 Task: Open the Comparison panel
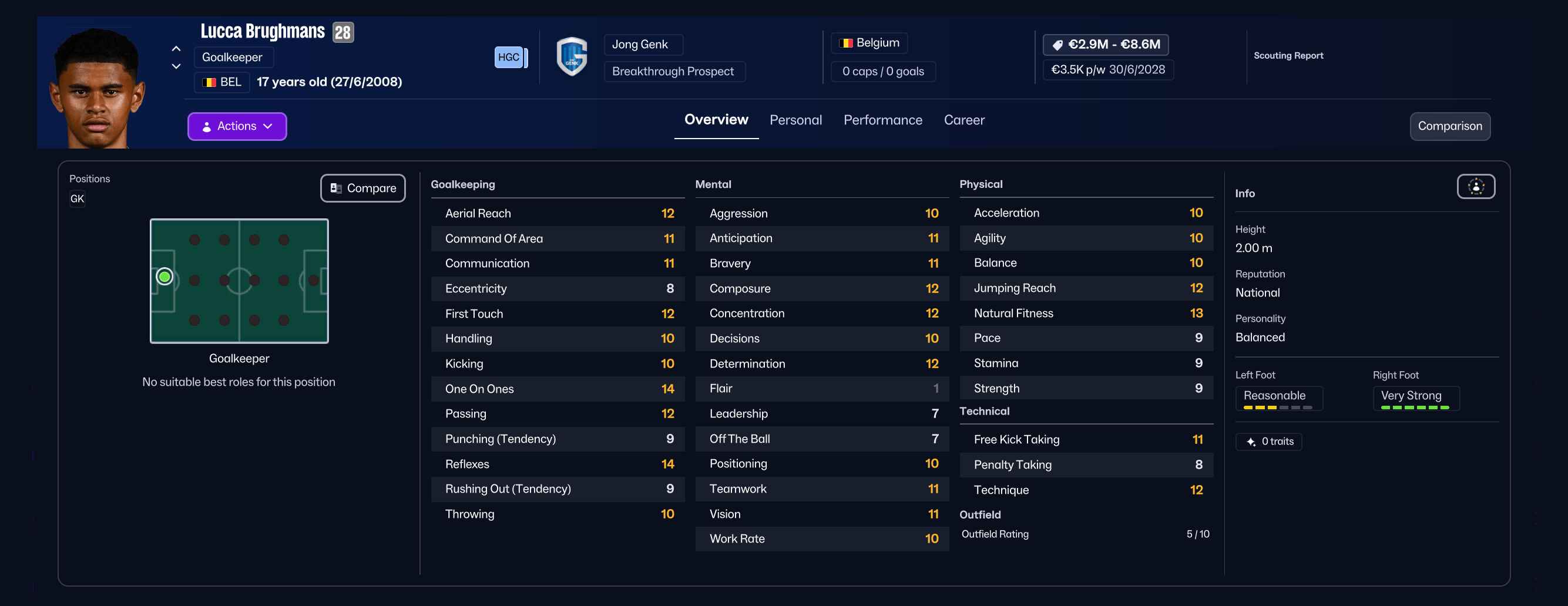1450,126
